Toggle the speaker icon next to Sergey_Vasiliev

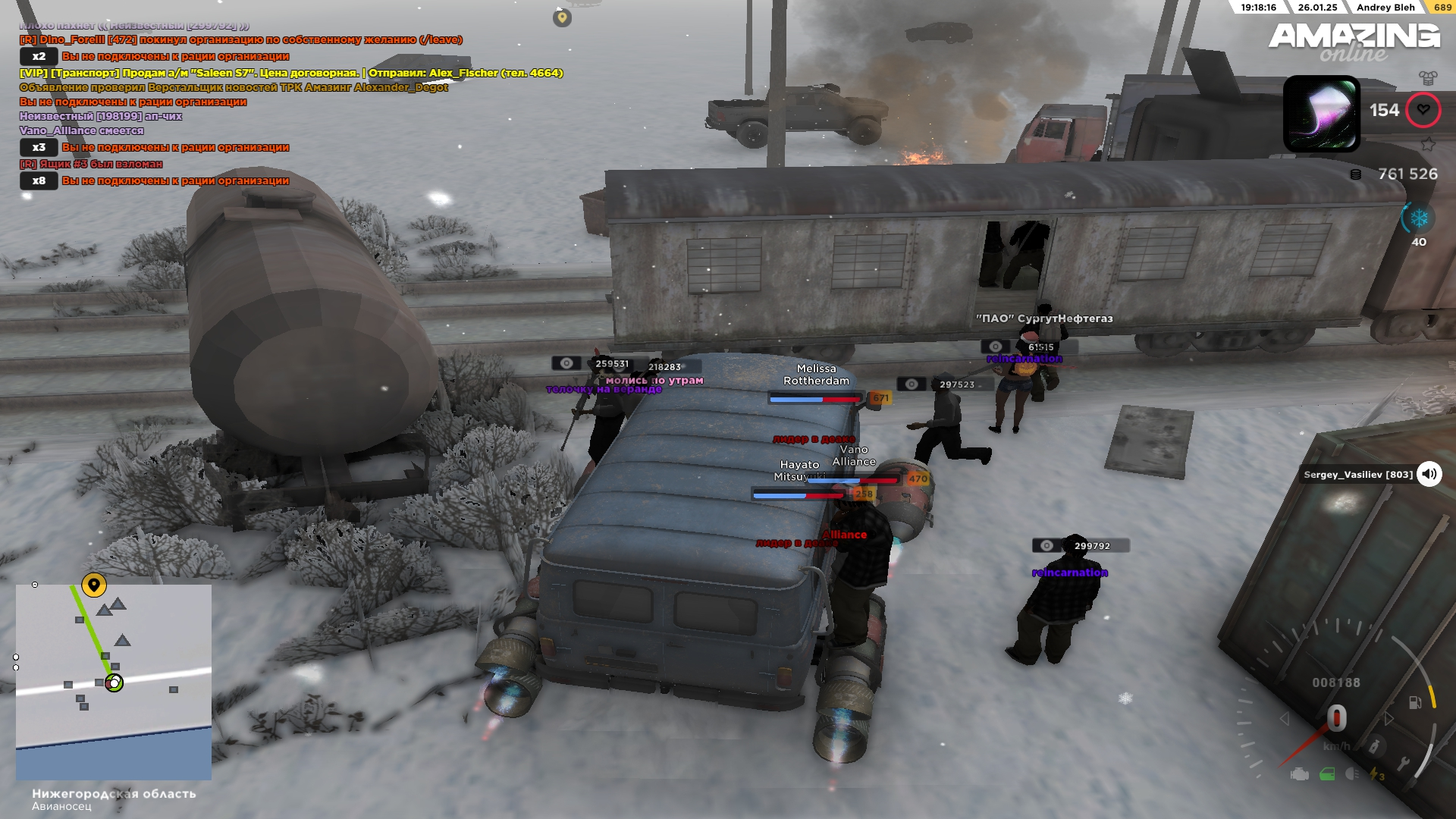(x=1429, y=474)
